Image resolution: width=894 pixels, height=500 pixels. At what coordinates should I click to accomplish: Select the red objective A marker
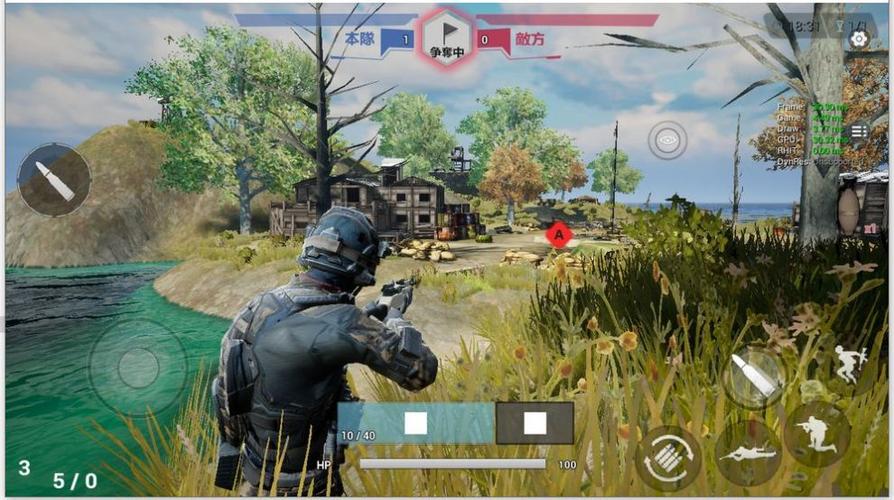click(559, 235)
